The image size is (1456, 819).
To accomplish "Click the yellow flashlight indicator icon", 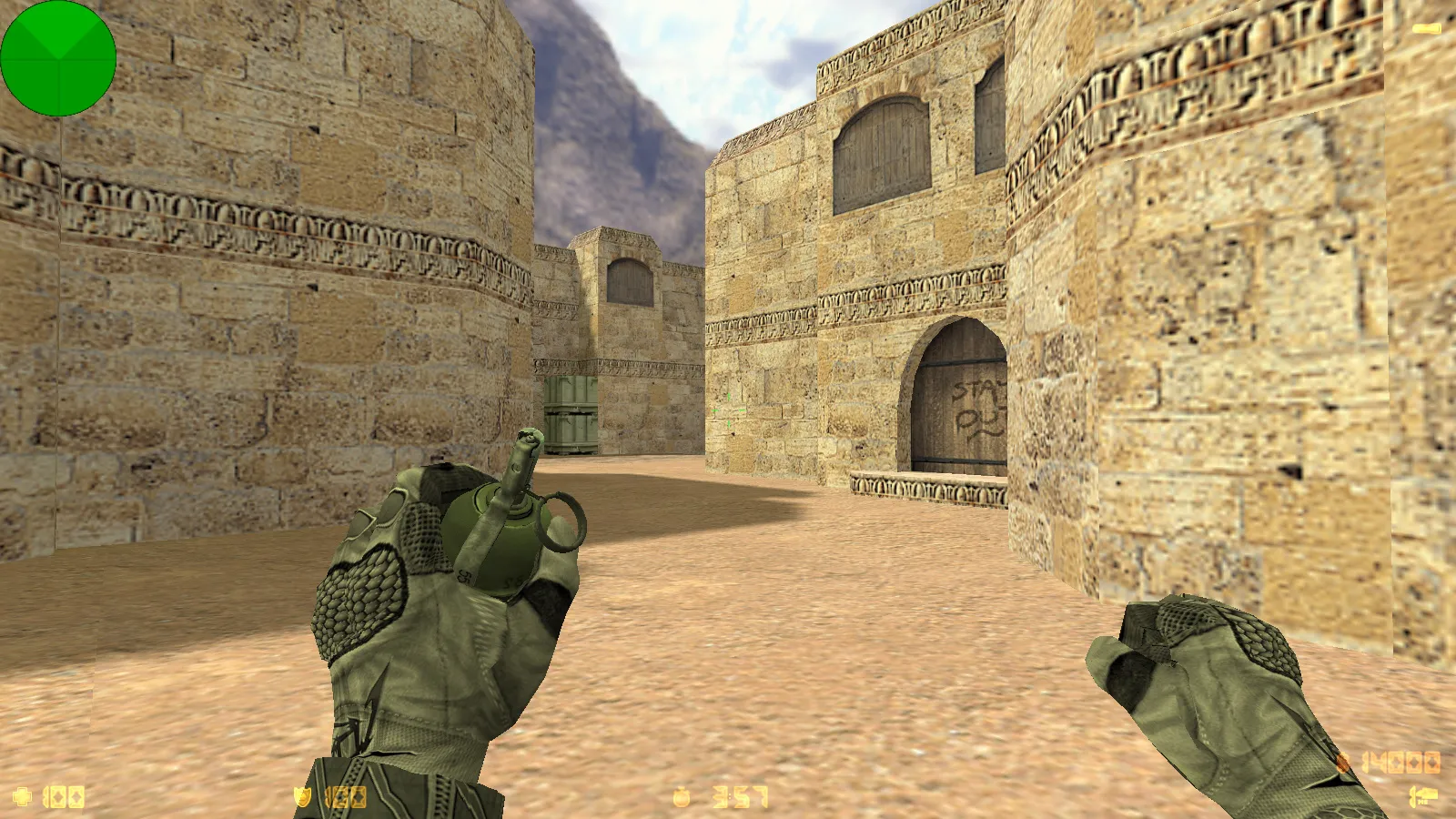I will (1426, 29).
